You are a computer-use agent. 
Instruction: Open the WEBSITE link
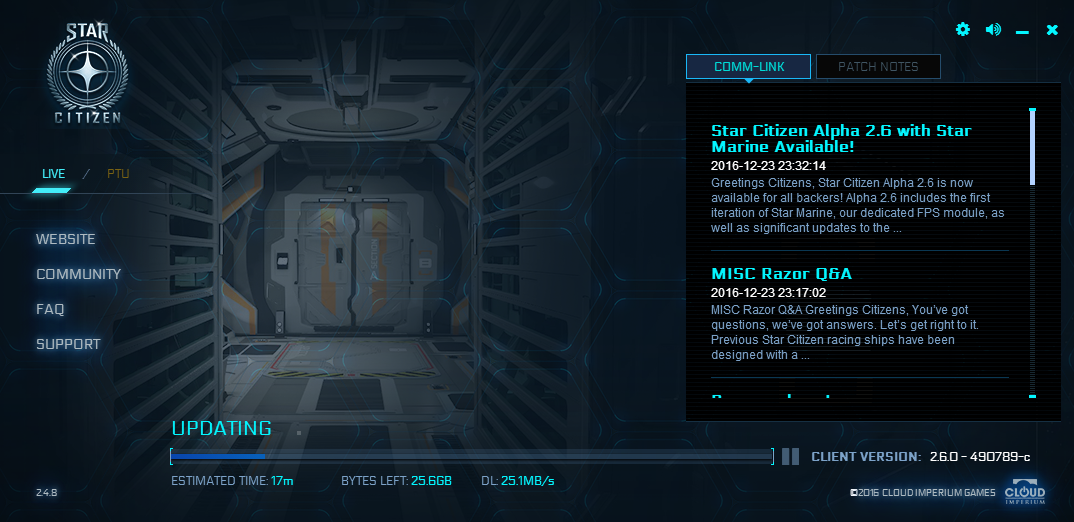coord(66,239)
